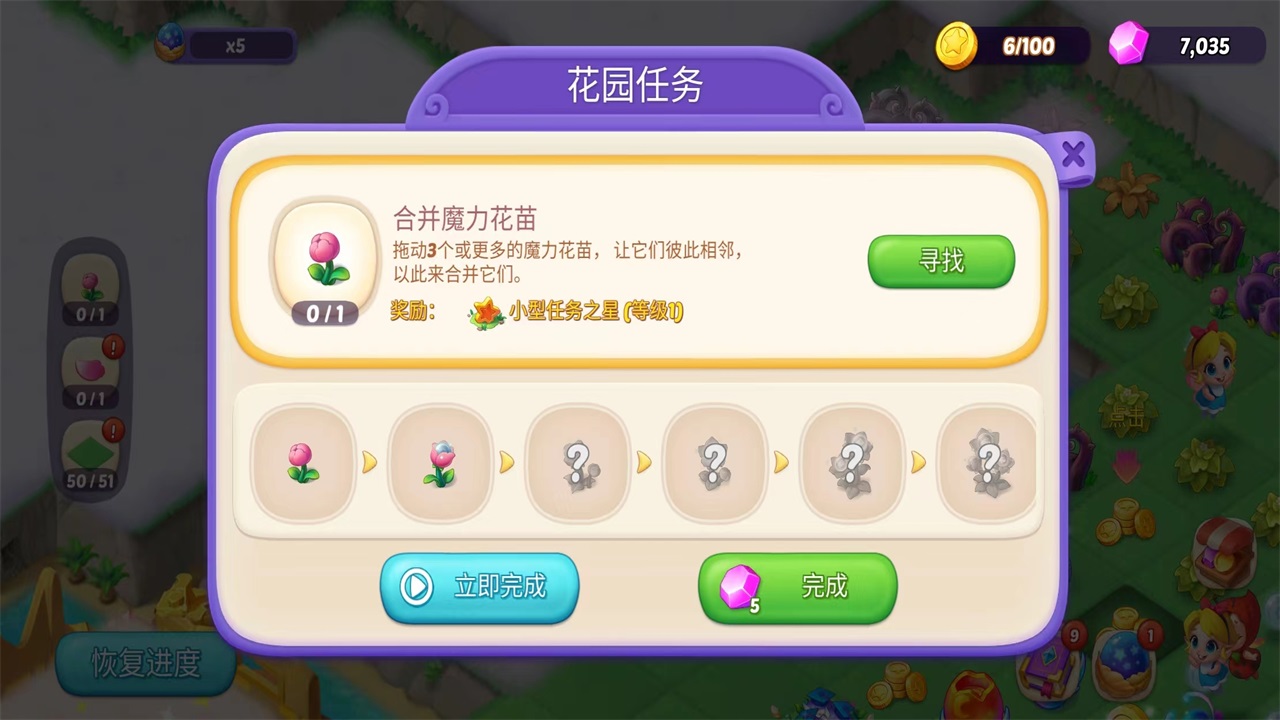Click the first mystery question-mark stage
This screenshot has height=720, width=1280.
pyautogui.click(x=576, y=462)
